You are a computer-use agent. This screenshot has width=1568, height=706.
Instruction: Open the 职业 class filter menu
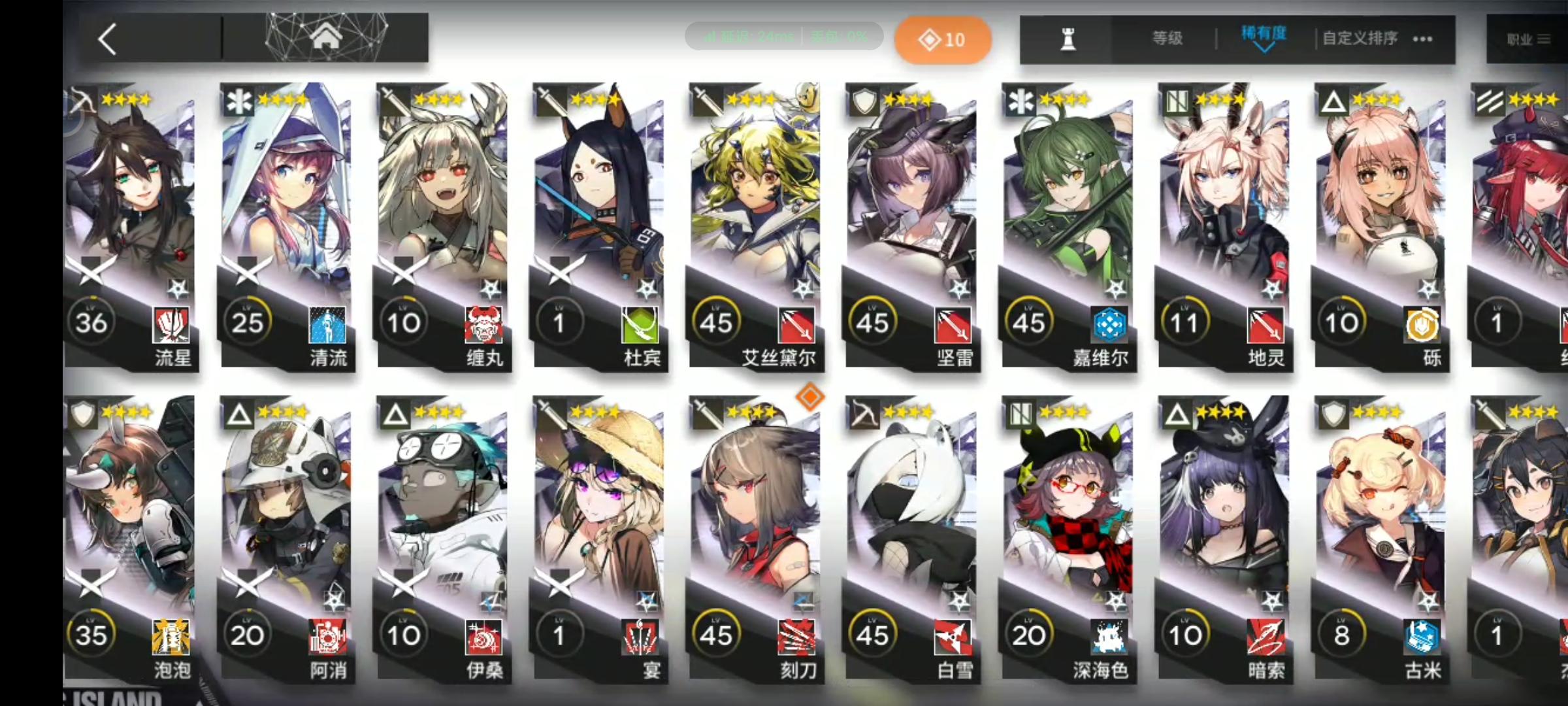pyautogui.click(x=1527, y=38)
